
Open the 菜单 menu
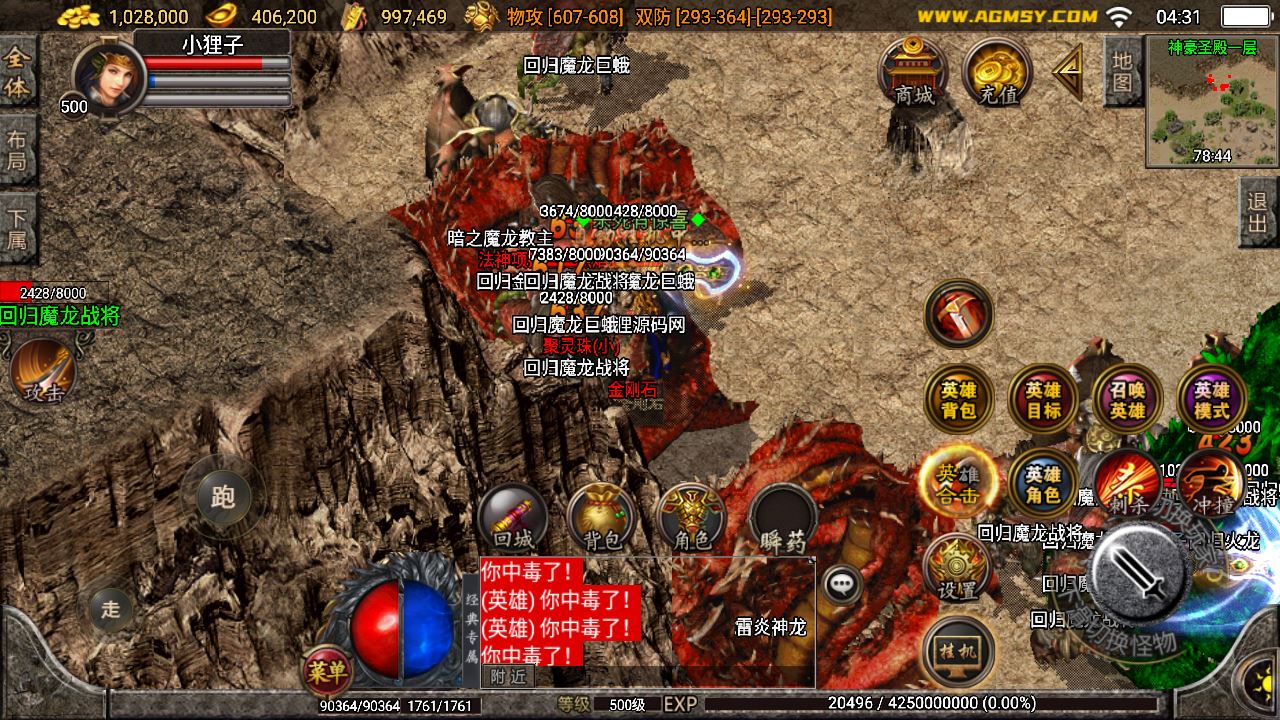[x=327, y=670]
